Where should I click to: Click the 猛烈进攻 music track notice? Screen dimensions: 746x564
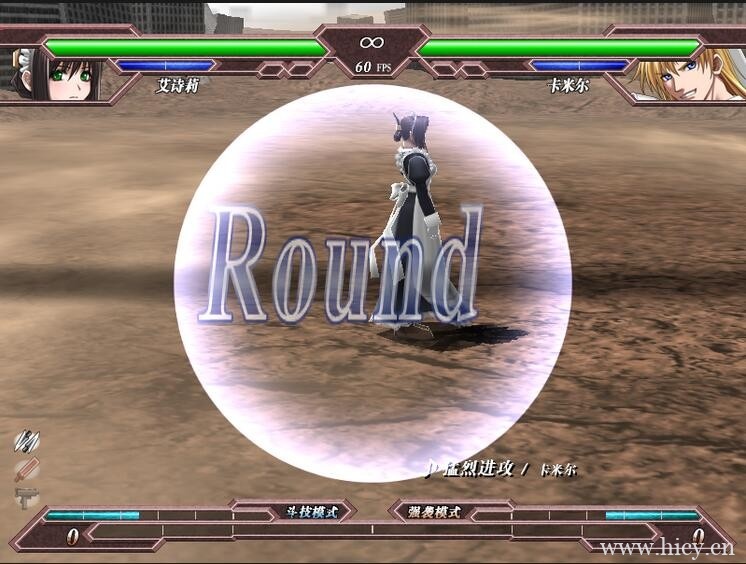tap(478, 469)
